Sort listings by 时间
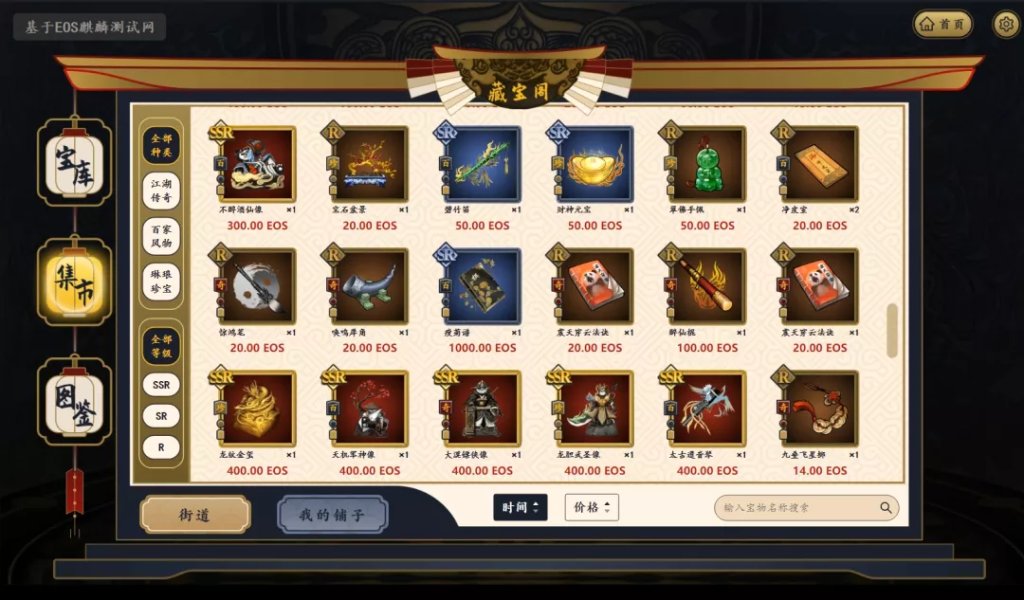The height and width of the screenshot is (600, 1024). 520,508
